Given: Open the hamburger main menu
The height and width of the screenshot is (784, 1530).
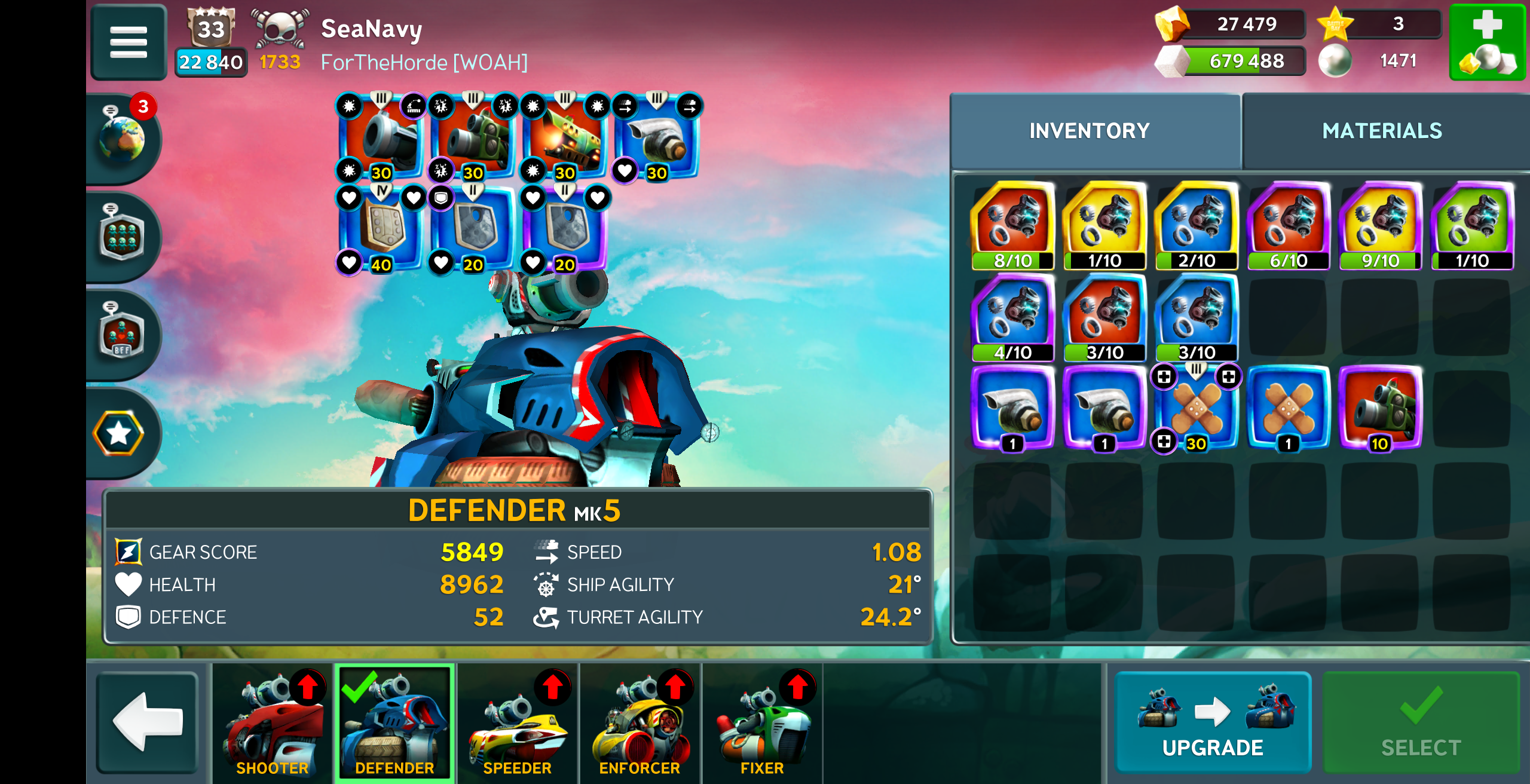Looking at the screenshot, I should (128, 42).
